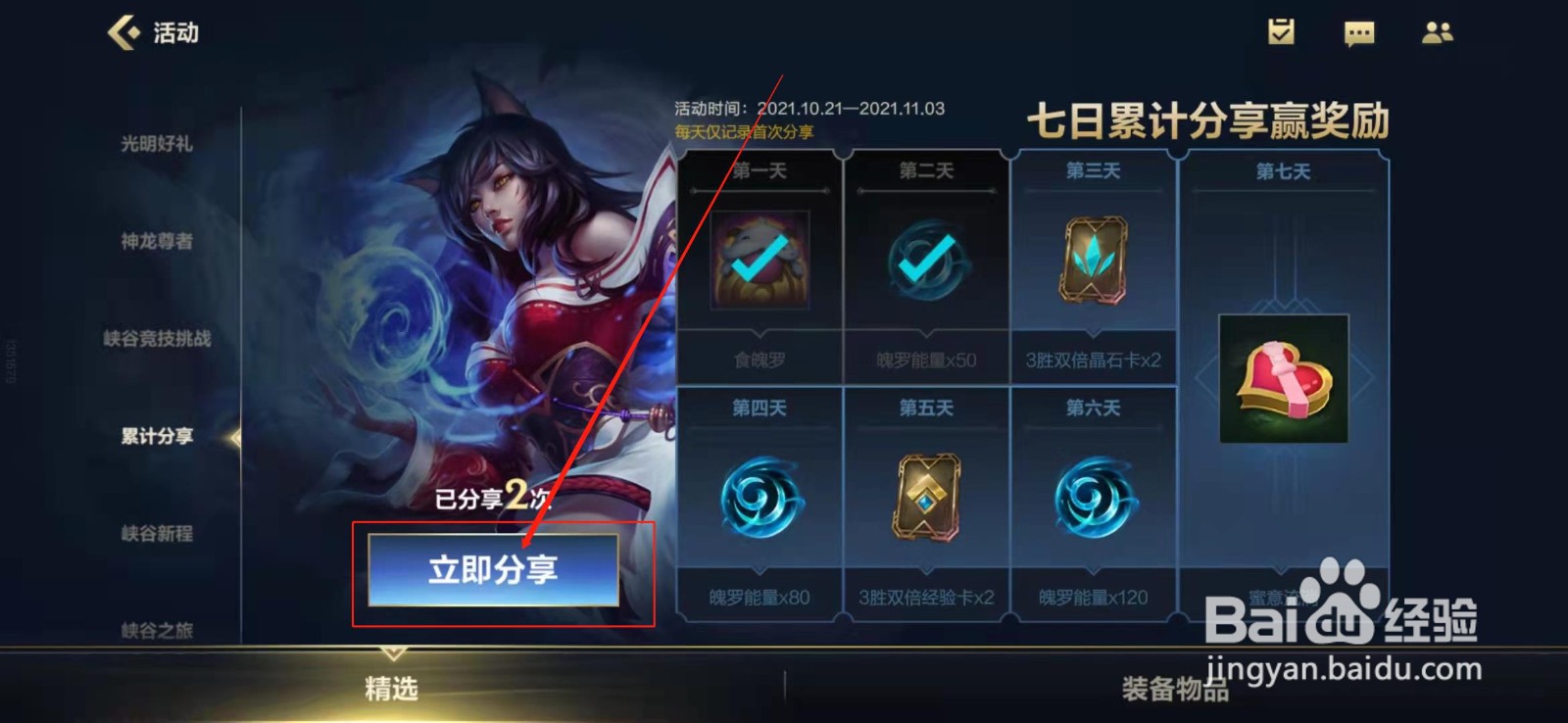This screenshot has width=1568, height=723.
Task: Click the 魄罗能量x80 day four reward icon
Action: coord(761,495)
